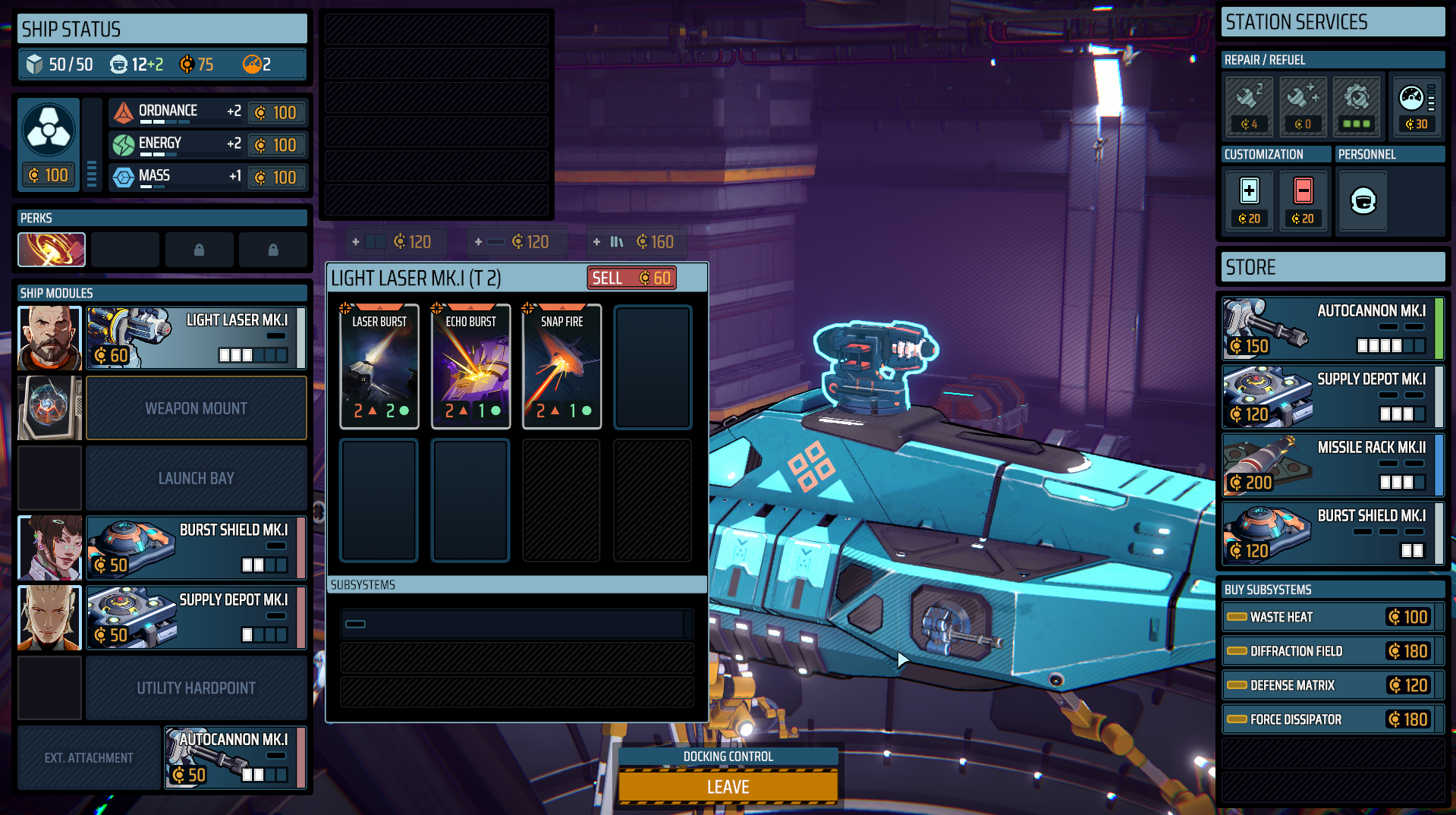Purchase the Force Dissipator subsystem
Image resolution: width=1456 pixels, height=815 pixels.
click(x=1332, y=719)
